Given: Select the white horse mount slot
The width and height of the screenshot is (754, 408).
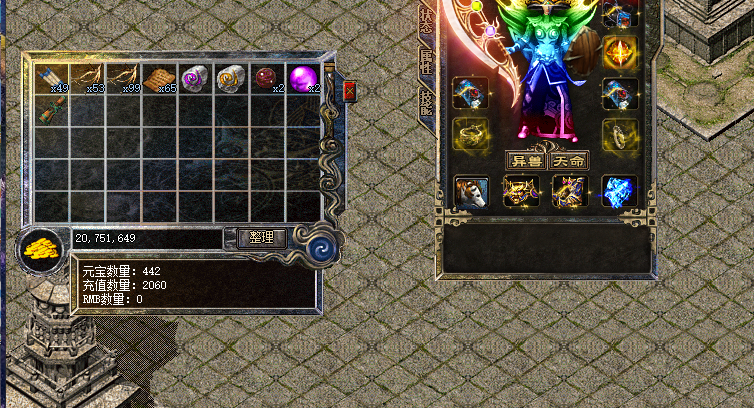Looking at the screenshot, I should pyautogui.click(x=470, y=192).
